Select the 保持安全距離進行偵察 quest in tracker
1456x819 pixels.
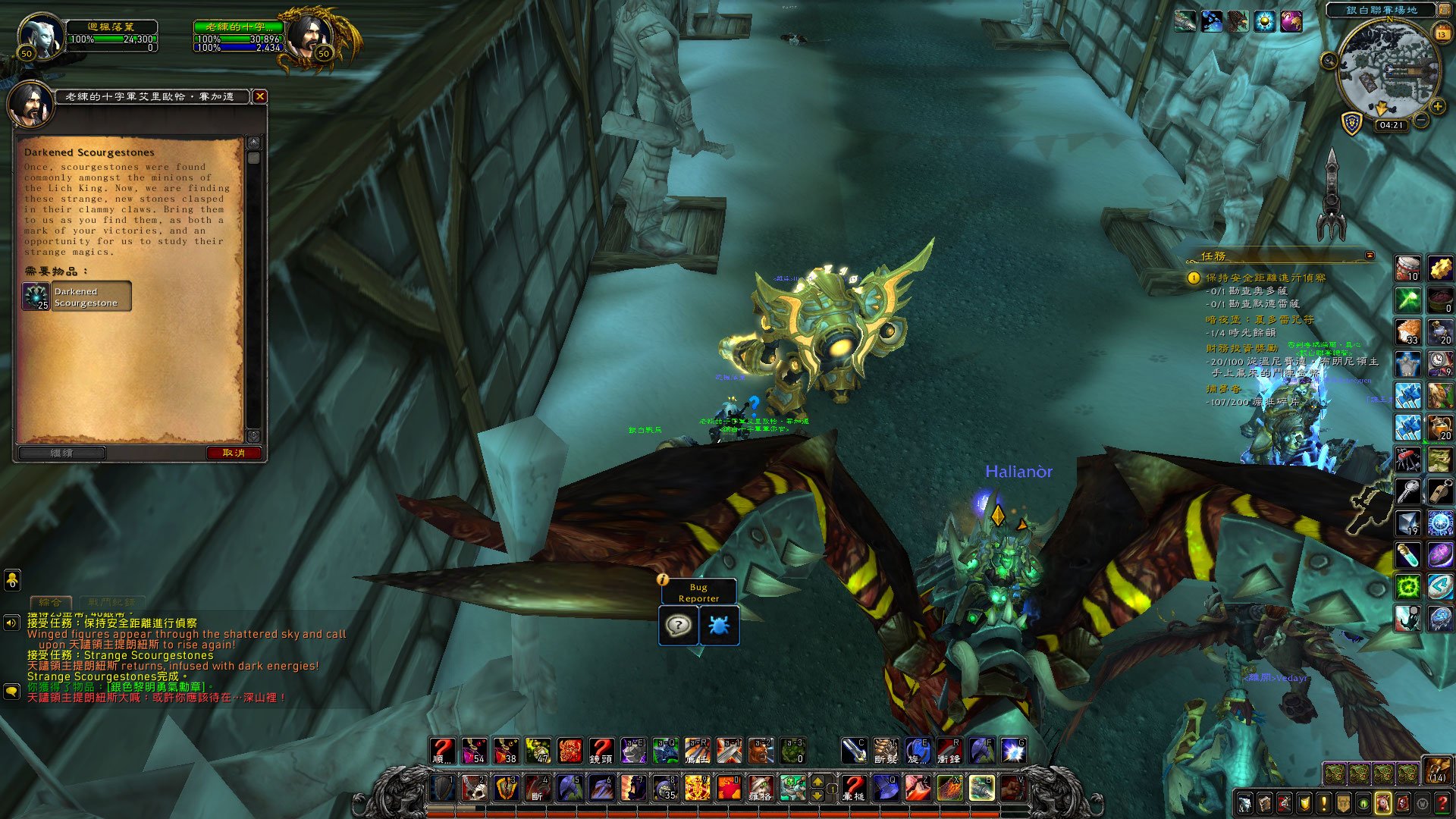1266,278
